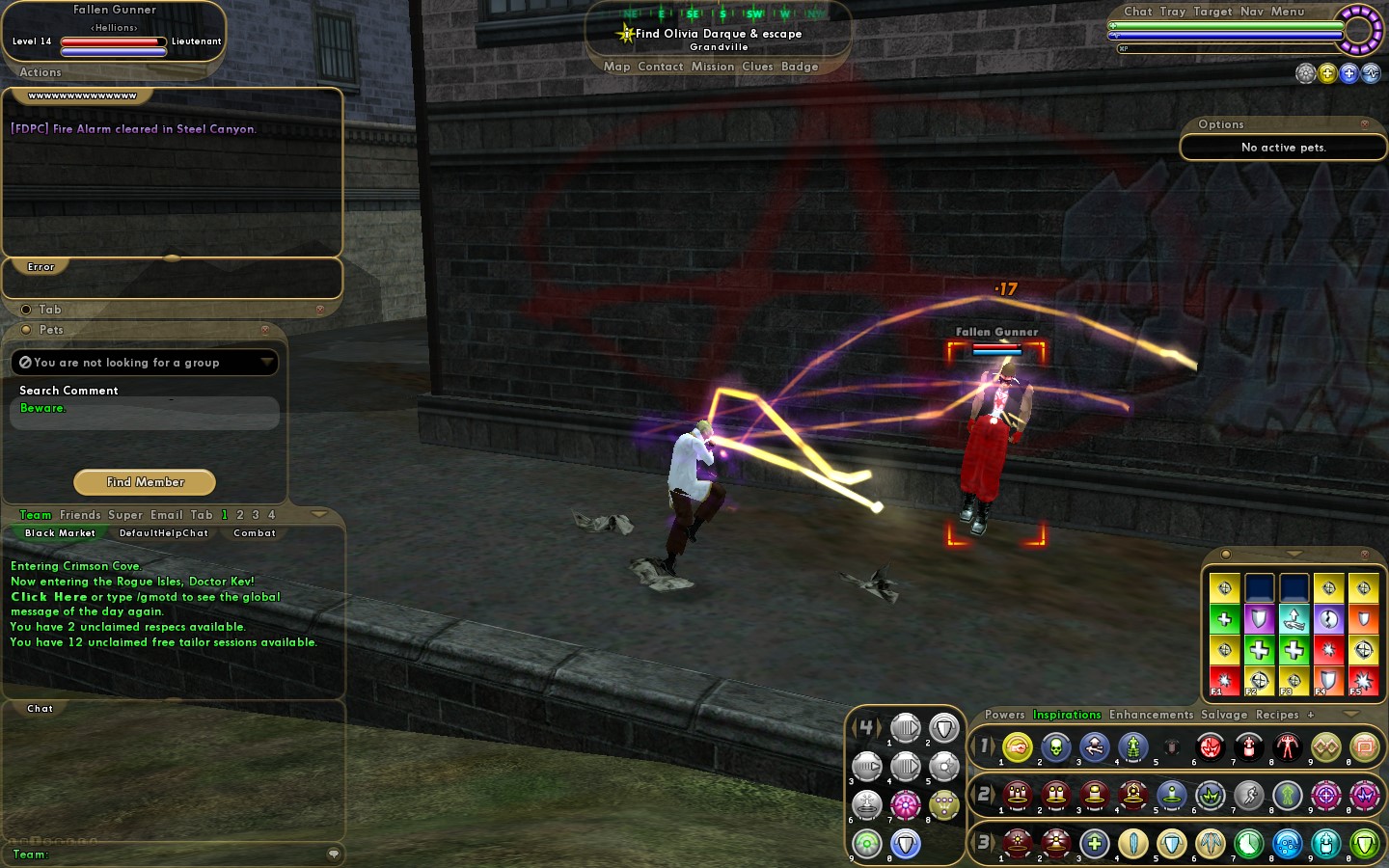Use the yellow punching fist power
Image resolution: width=1389 pixels, height=868 pixels.
point(1018,746)
